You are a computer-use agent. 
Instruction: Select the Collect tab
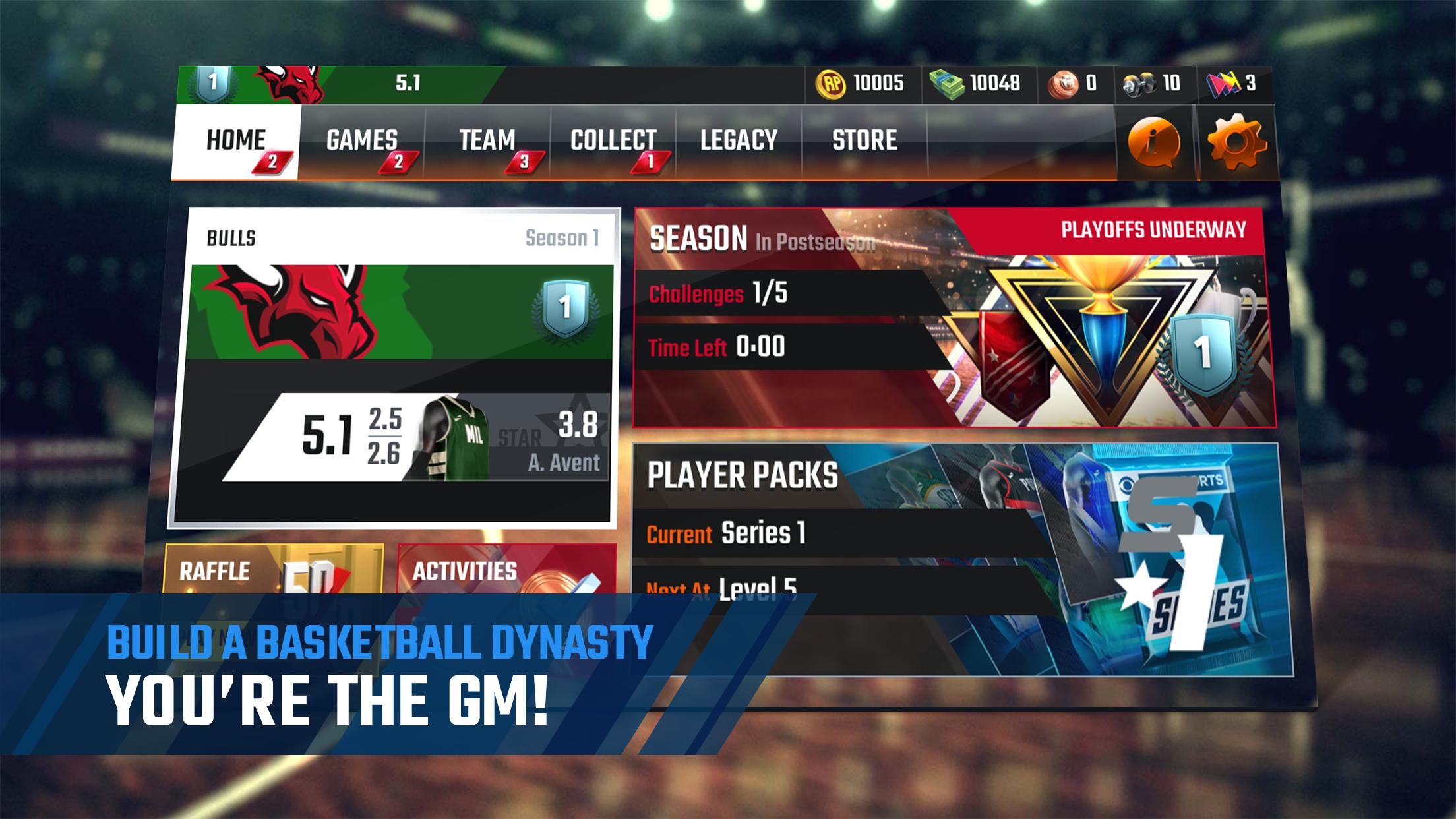[613, 141]
